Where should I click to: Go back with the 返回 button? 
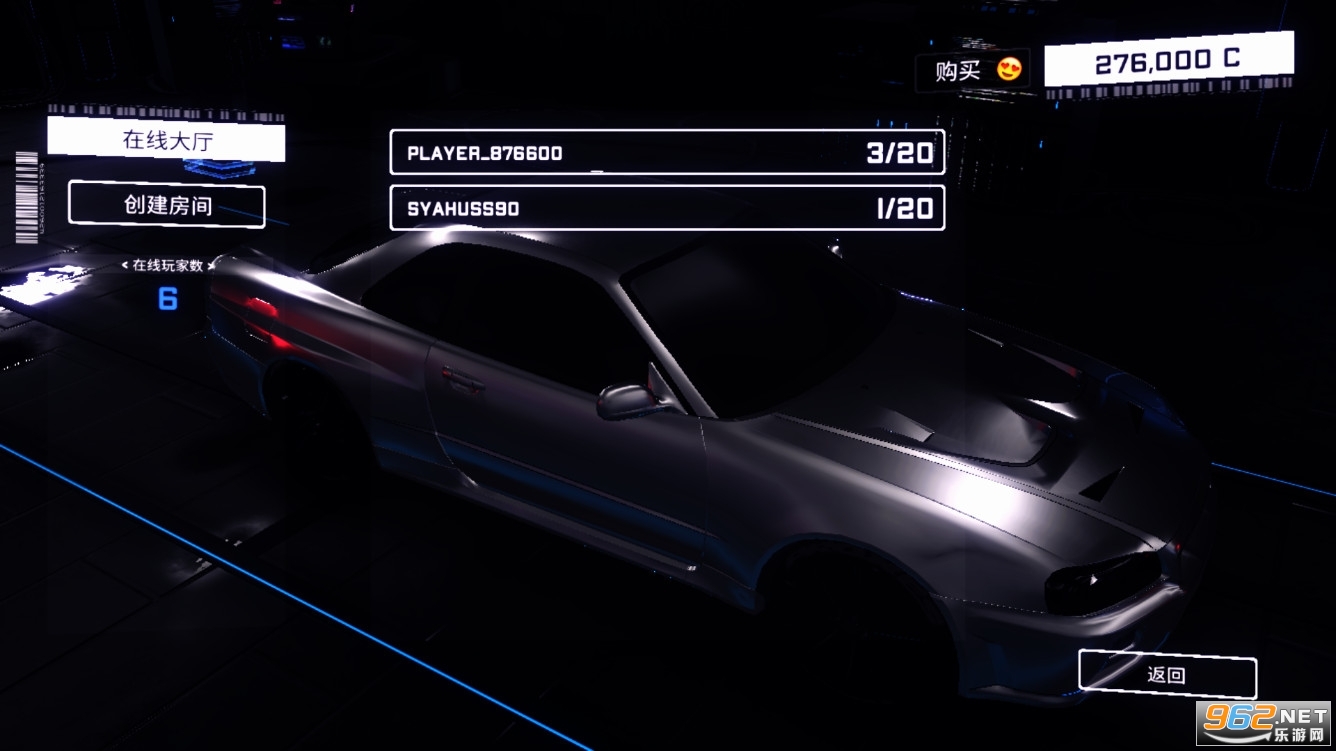point(1166,674)
